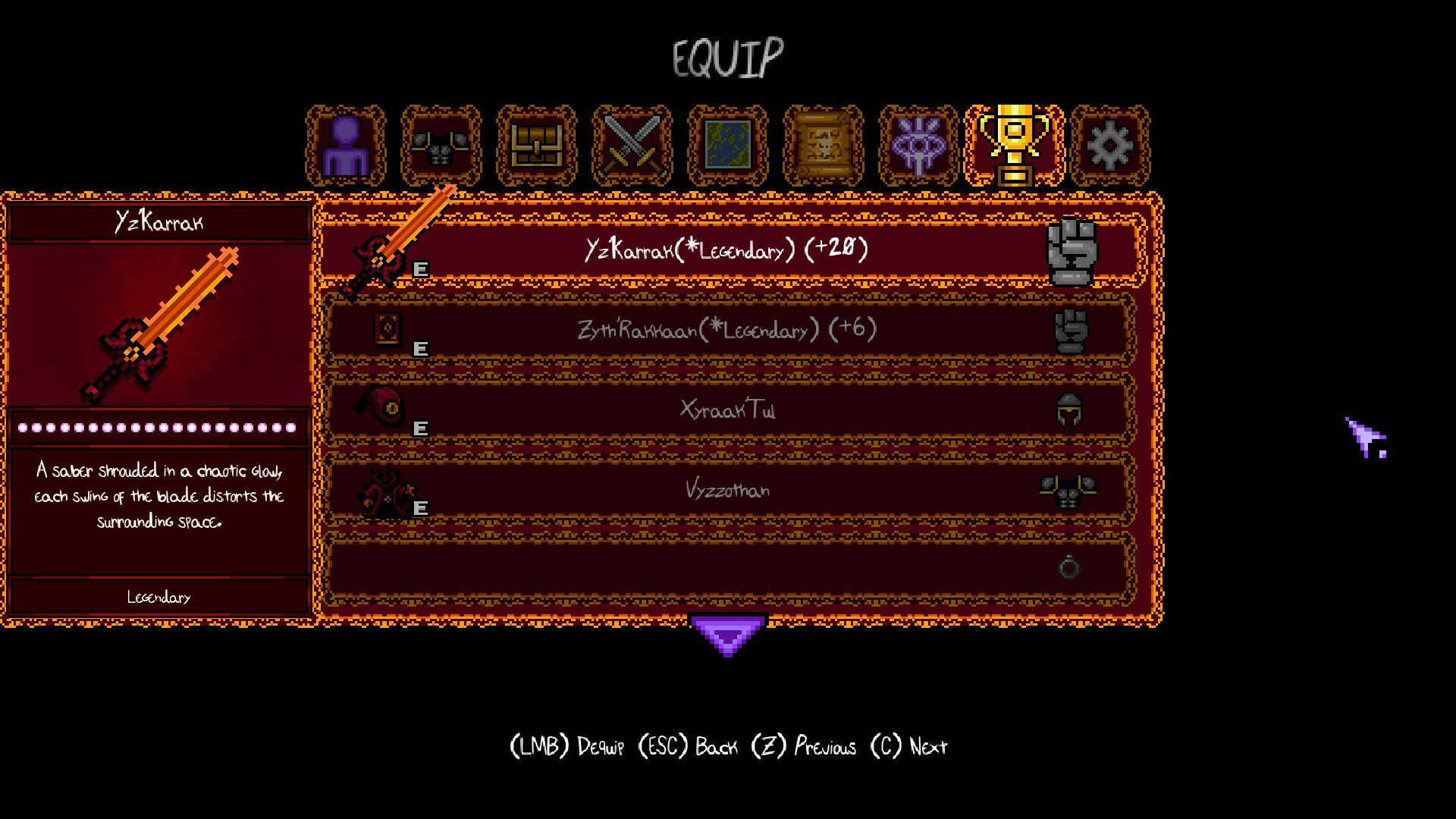Select the Xyraak'Tul equipment row

click(x=728, y=409)
